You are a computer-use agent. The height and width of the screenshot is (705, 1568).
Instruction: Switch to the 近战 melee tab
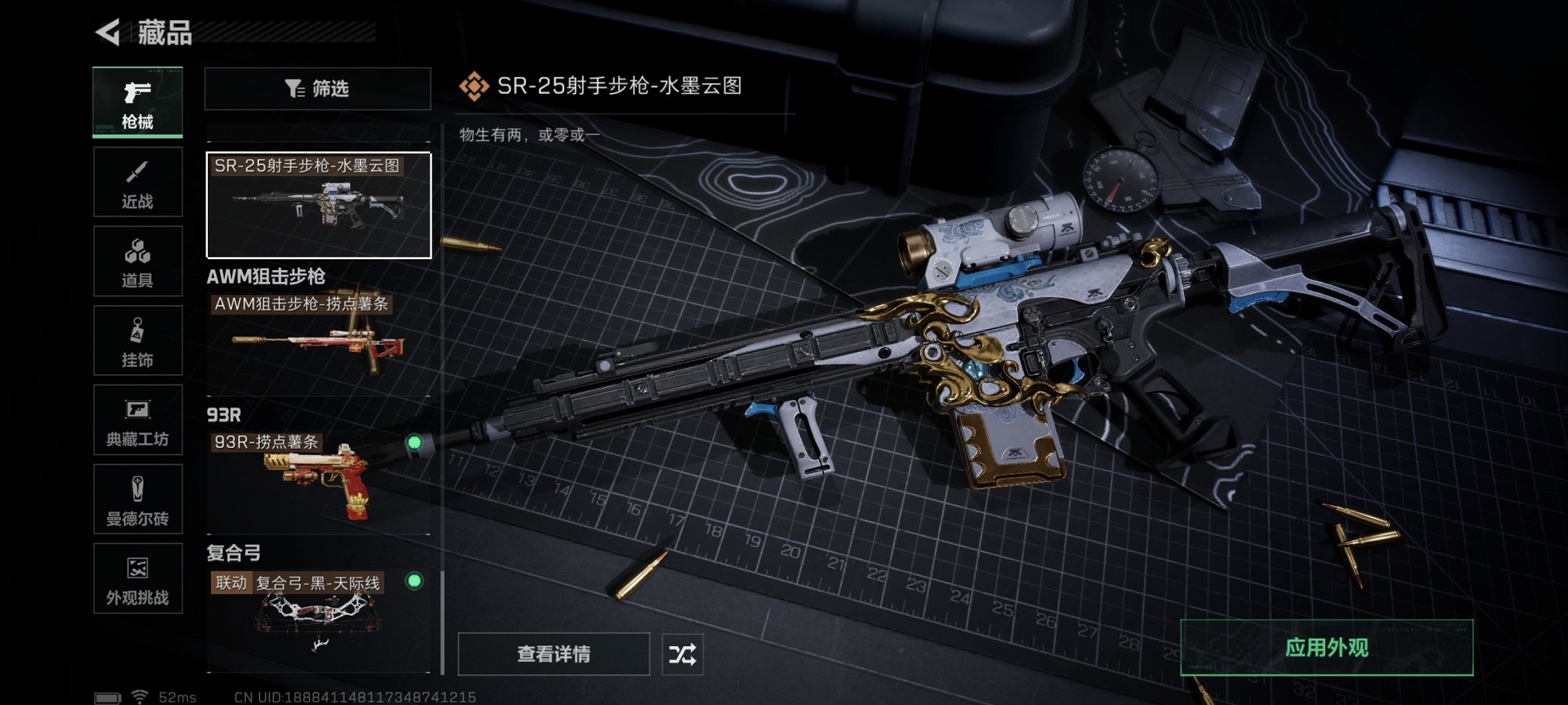coord(137,181)
